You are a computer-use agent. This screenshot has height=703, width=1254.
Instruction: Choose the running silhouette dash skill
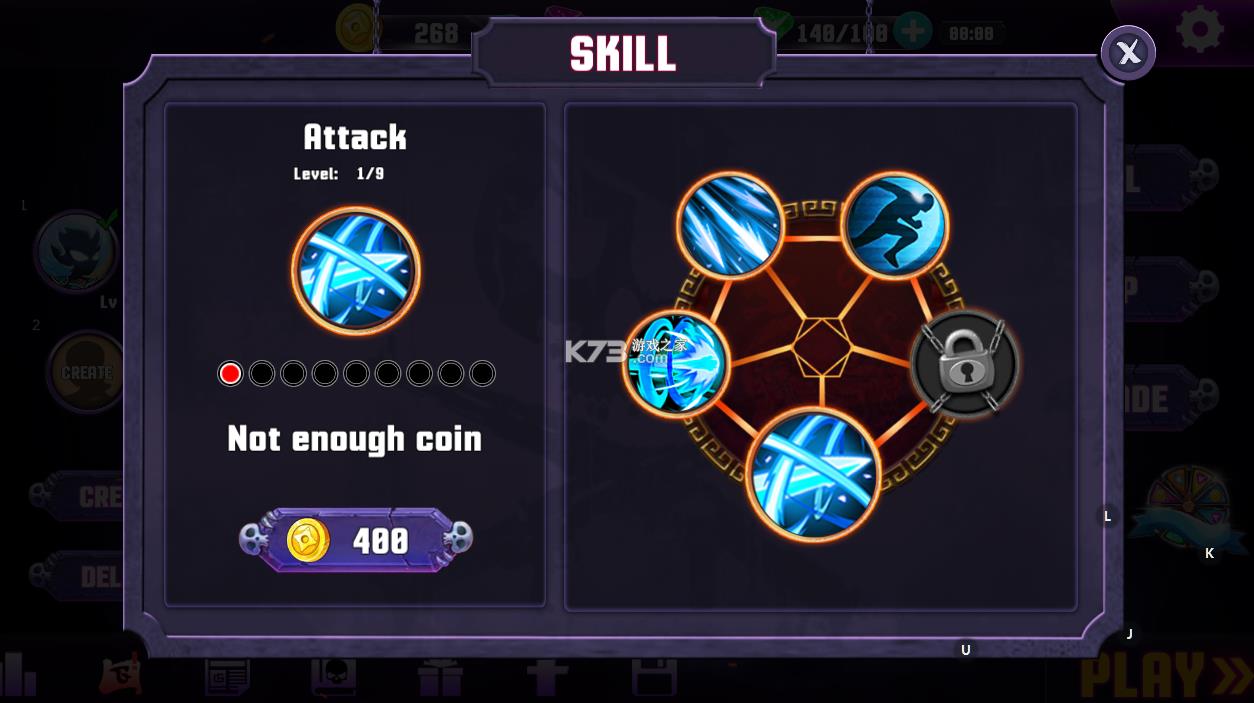[x=894, y=226]
